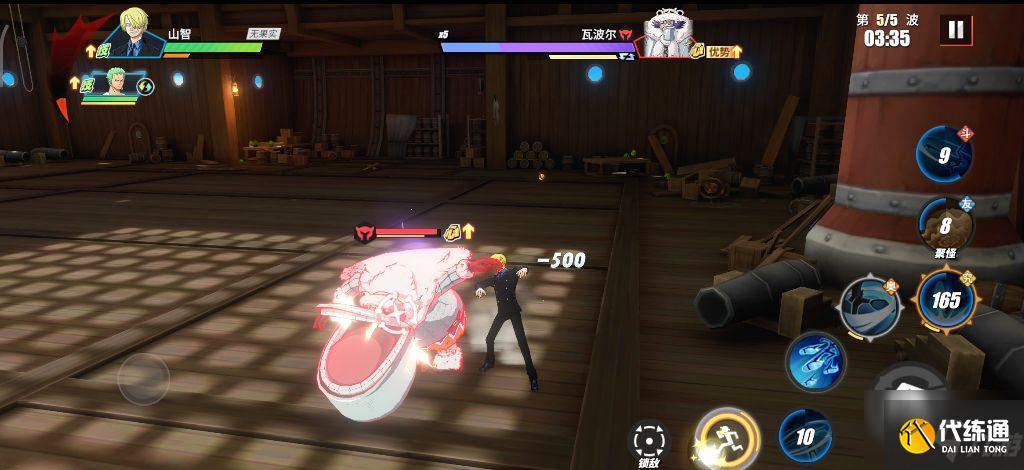Activate the spinning kick skill icon
Image resolution: width=1024 pixels, height=470 pixels.
tap(870, 306)
